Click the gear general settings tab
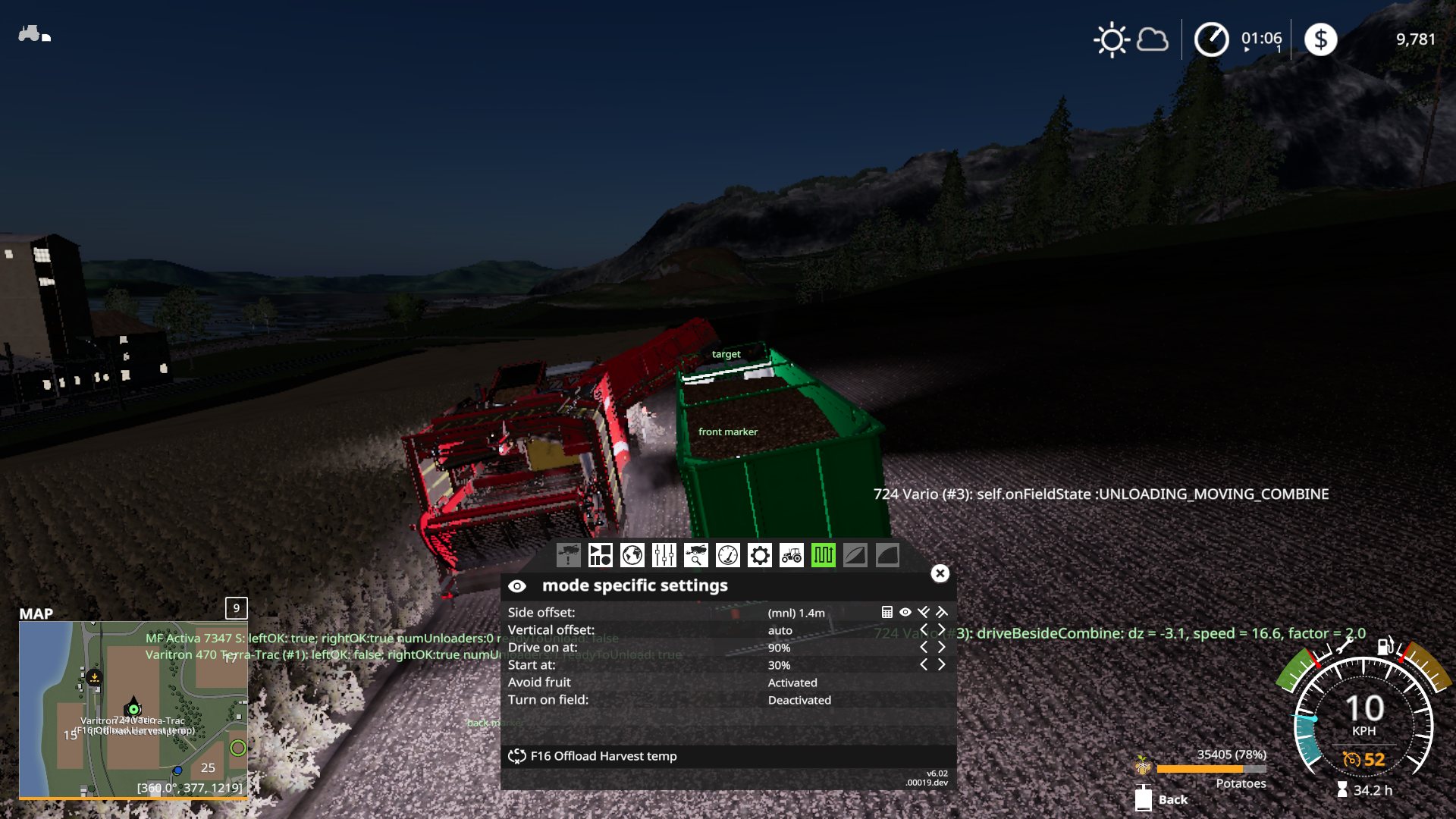The width and height of the screenshot is (1456, 819). click(760, 555)
